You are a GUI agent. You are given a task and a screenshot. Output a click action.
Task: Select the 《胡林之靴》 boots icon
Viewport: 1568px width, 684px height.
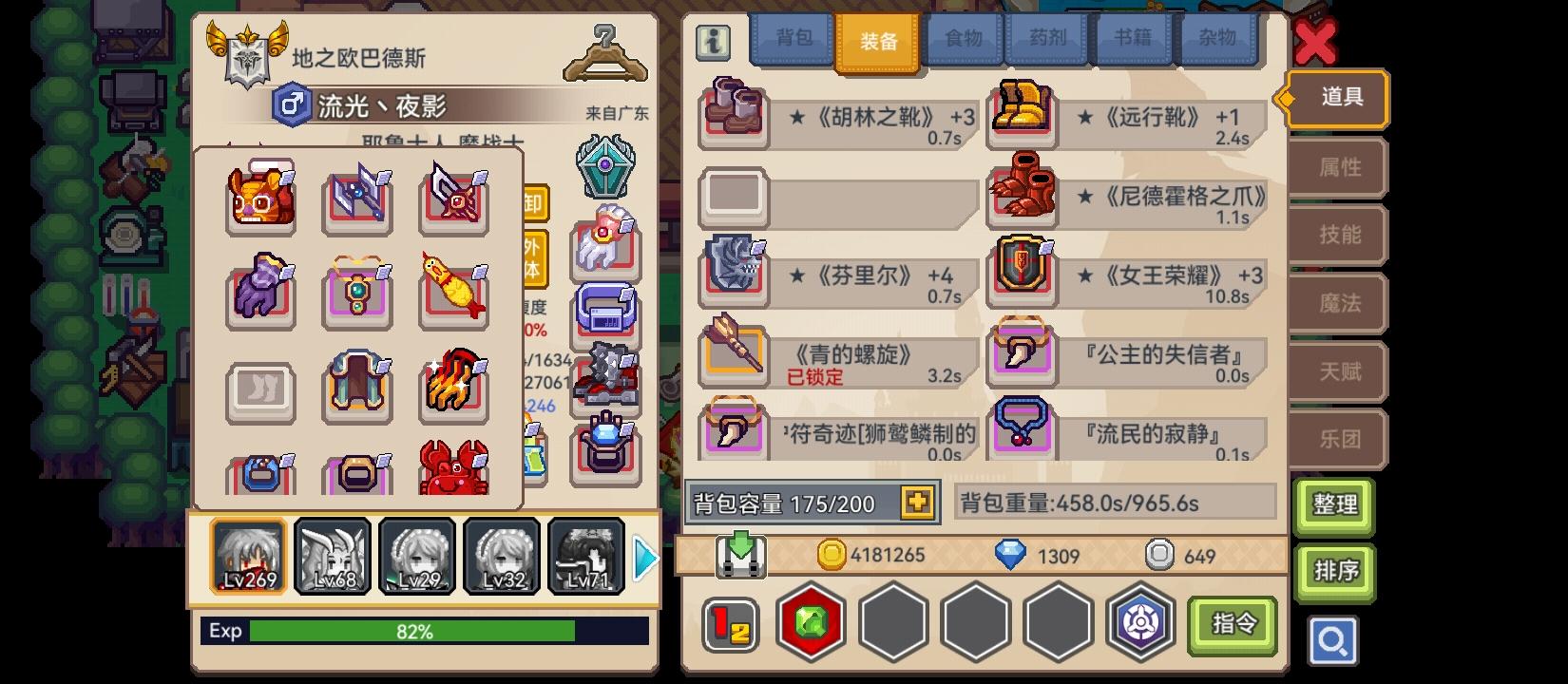735,116
